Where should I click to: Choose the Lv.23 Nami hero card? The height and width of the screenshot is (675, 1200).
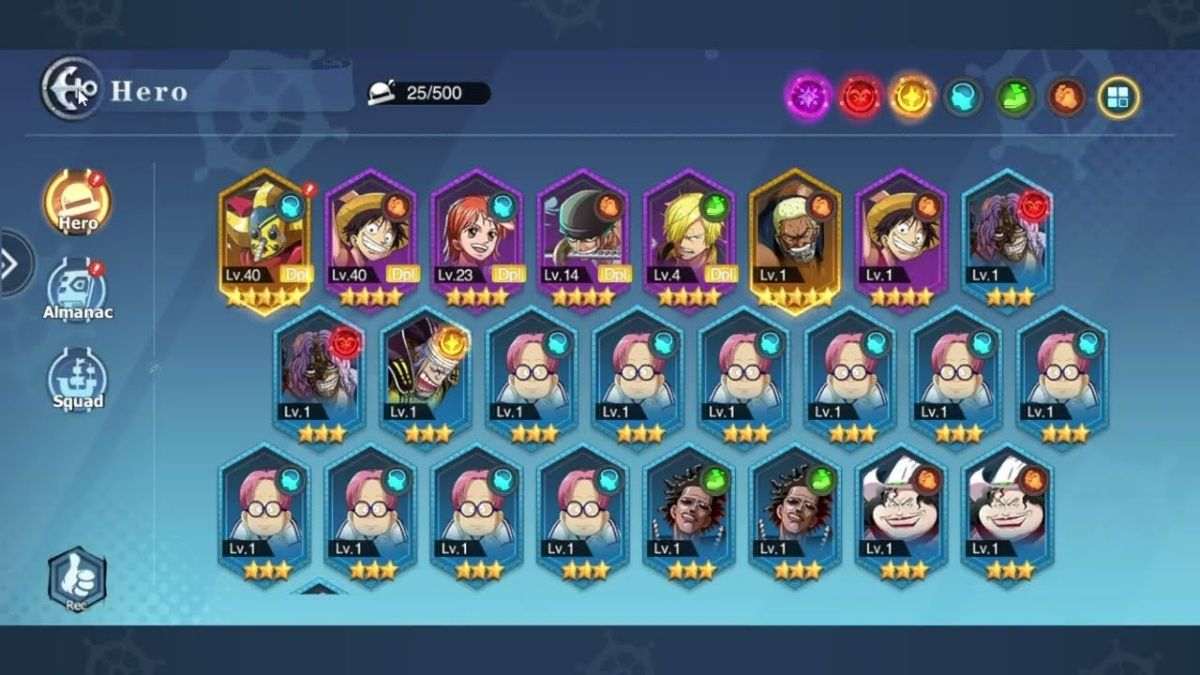pyautogui.click(x=477, y=242)
